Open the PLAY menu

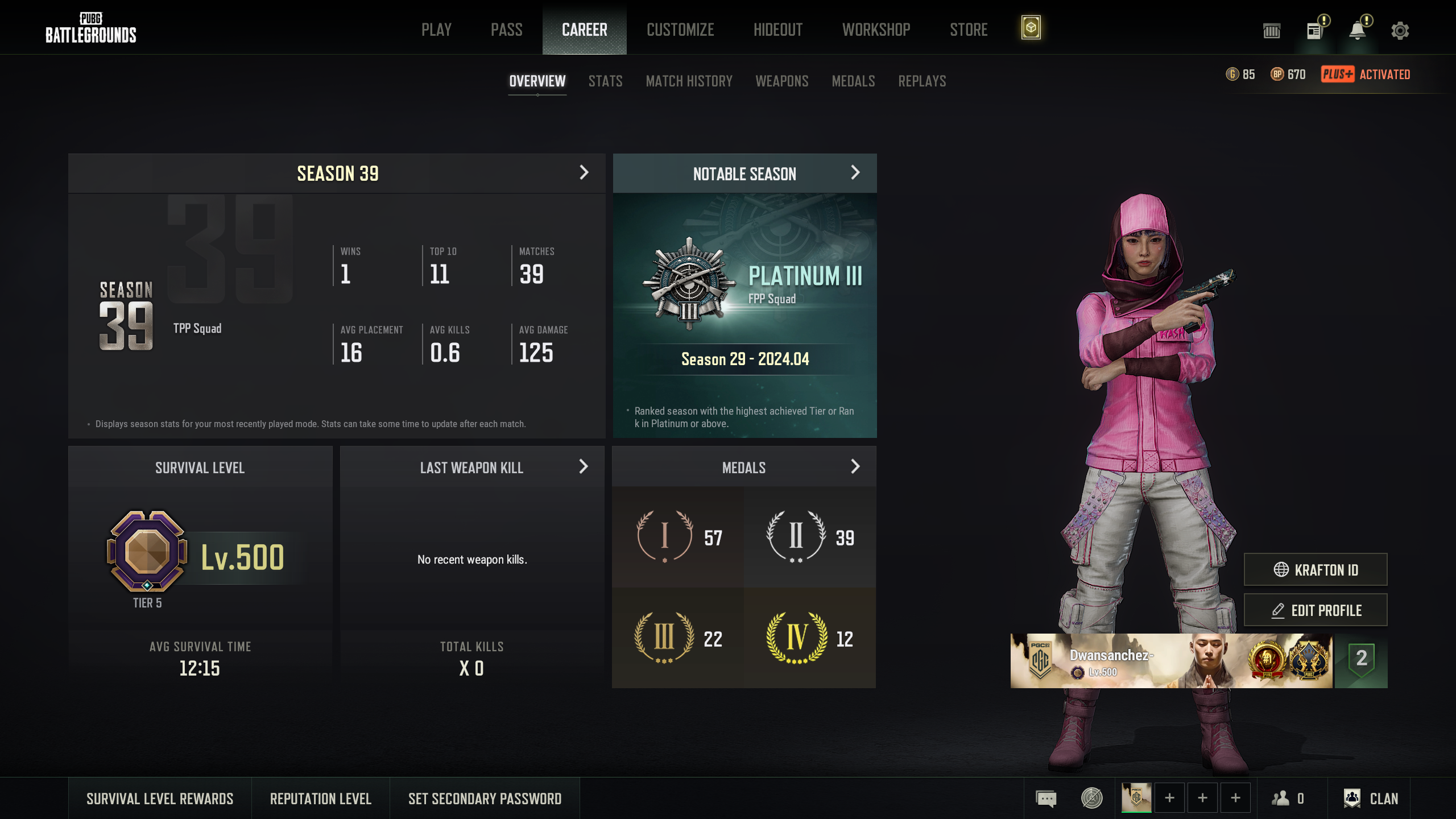coord(436,30)
